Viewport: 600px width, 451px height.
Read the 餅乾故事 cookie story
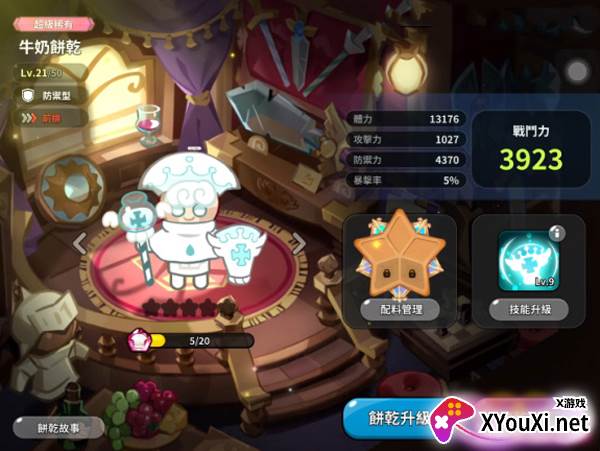click(59, 427)
